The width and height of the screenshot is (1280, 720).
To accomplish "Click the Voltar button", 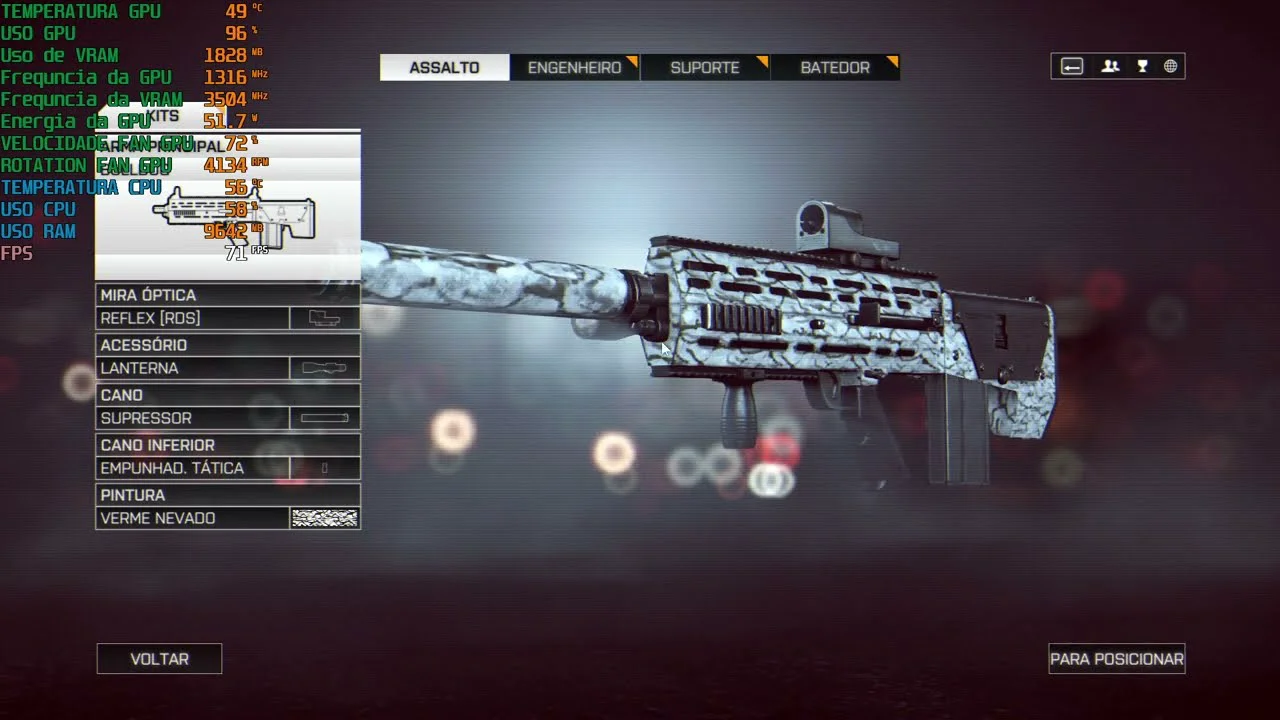I will coord(159,659).
